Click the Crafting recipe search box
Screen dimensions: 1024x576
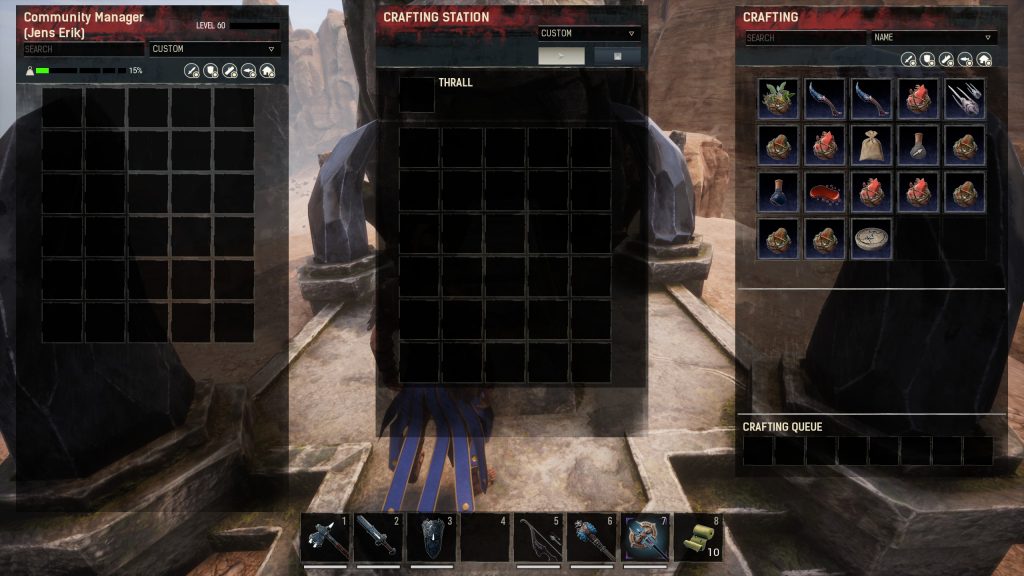(805, 38)
